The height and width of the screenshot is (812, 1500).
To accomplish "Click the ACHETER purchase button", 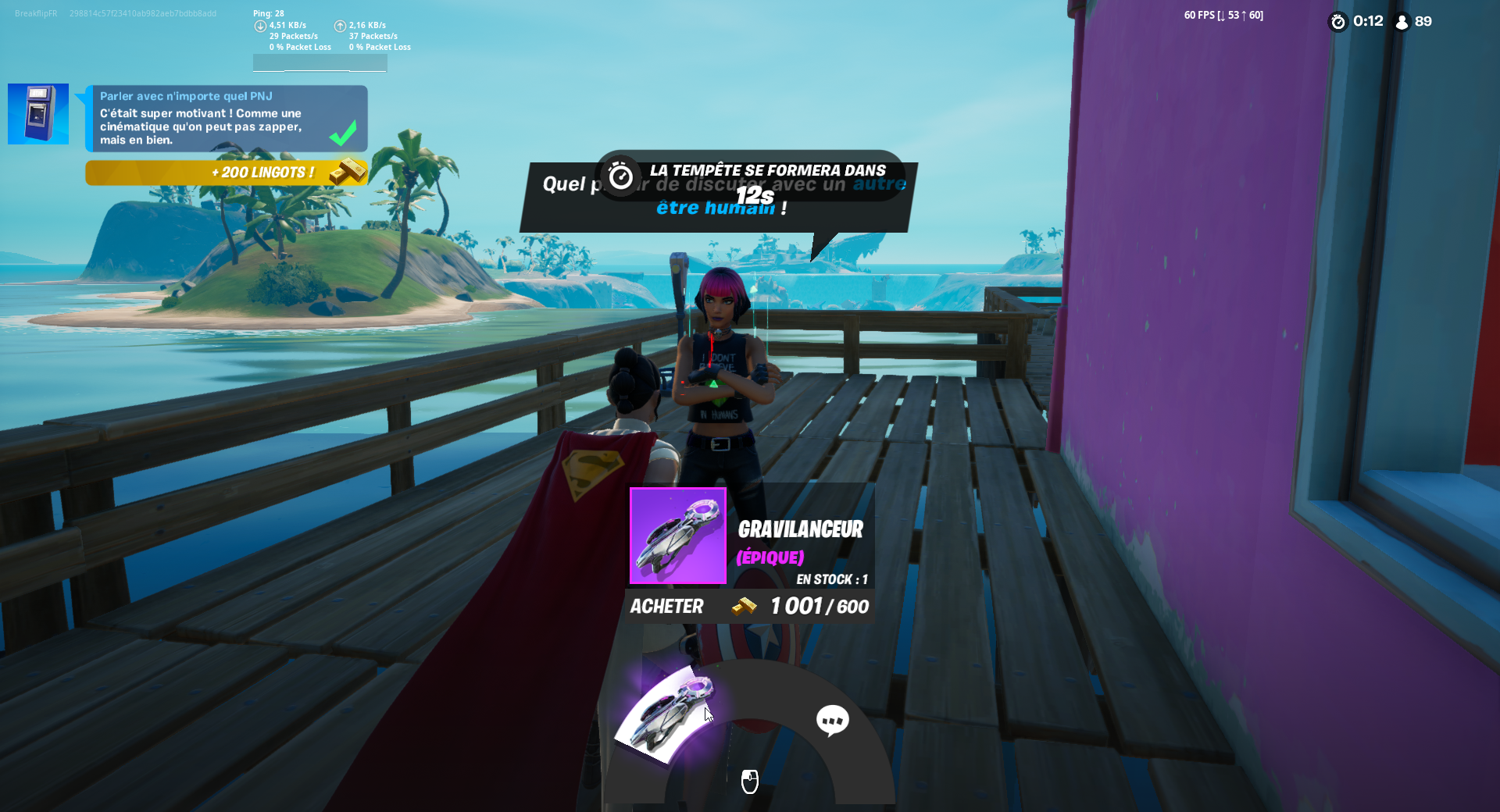I will 666,606.
